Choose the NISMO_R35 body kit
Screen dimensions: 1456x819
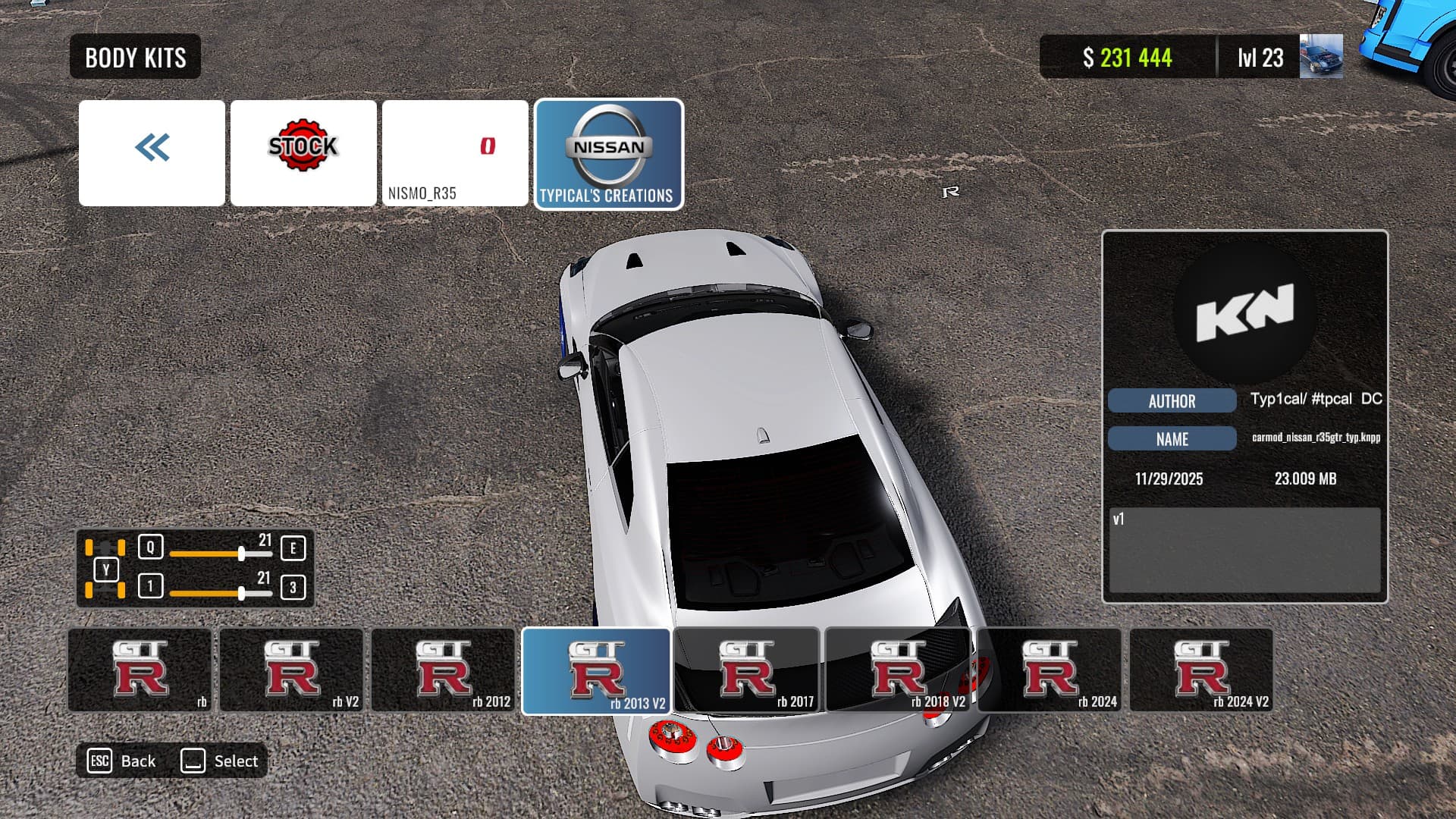(455, 153)
